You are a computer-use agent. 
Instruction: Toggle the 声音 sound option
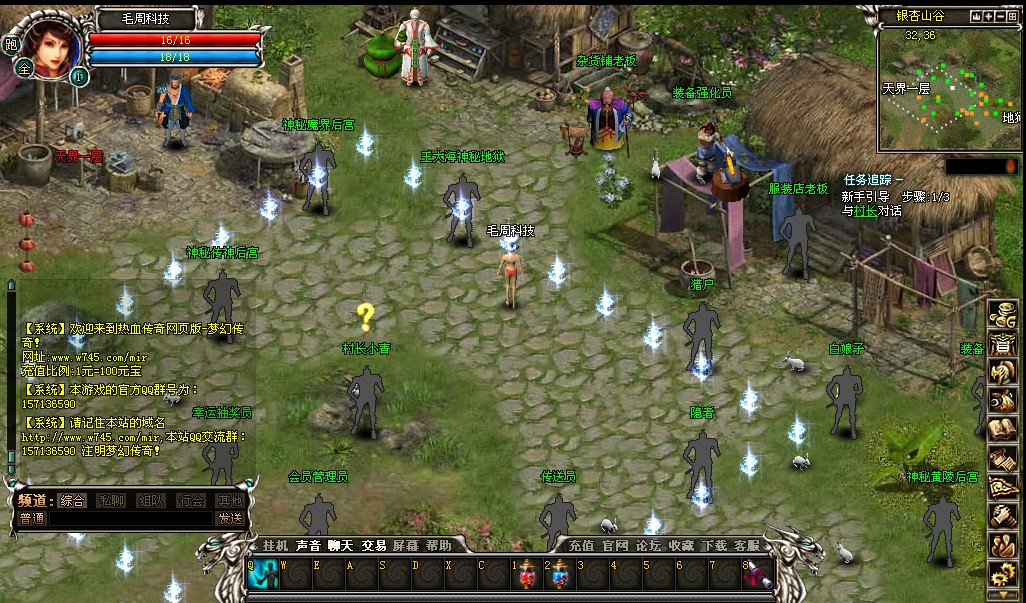[x=308, y=545]
